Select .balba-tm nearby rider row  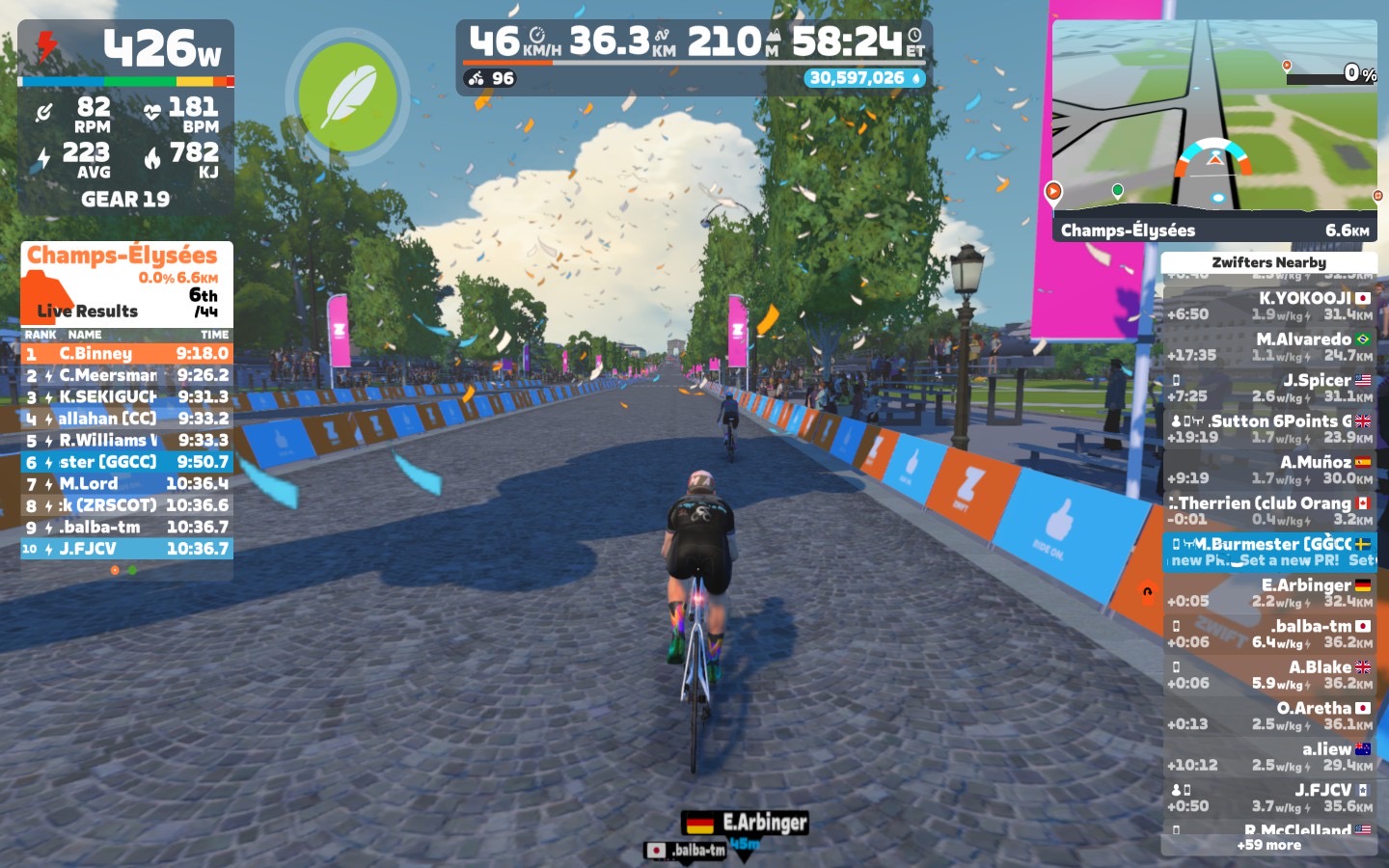(x=1269, y=634)
